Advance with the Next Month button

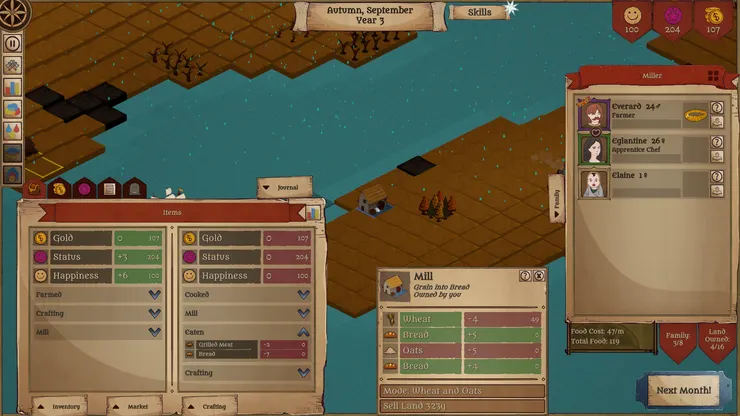683,390
